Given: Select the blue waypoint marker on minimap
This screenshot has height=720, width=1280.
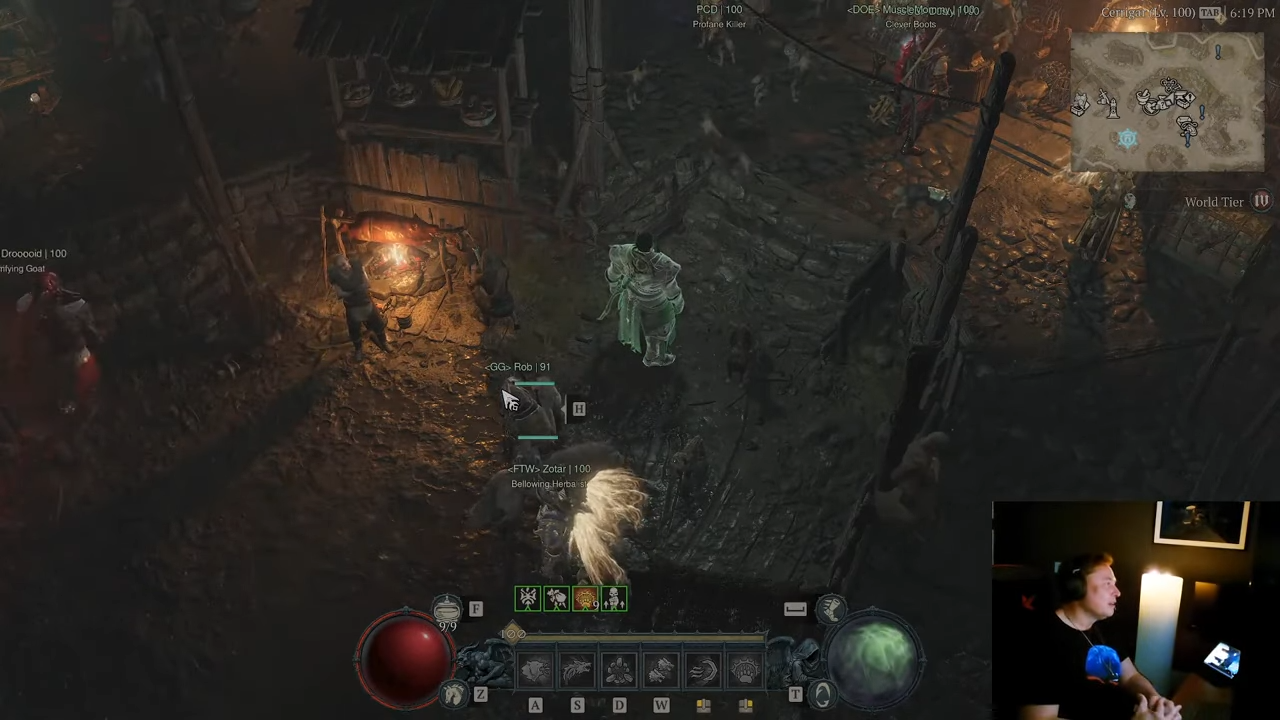Looking at the screenshot, I should (x=1128, y=139).
